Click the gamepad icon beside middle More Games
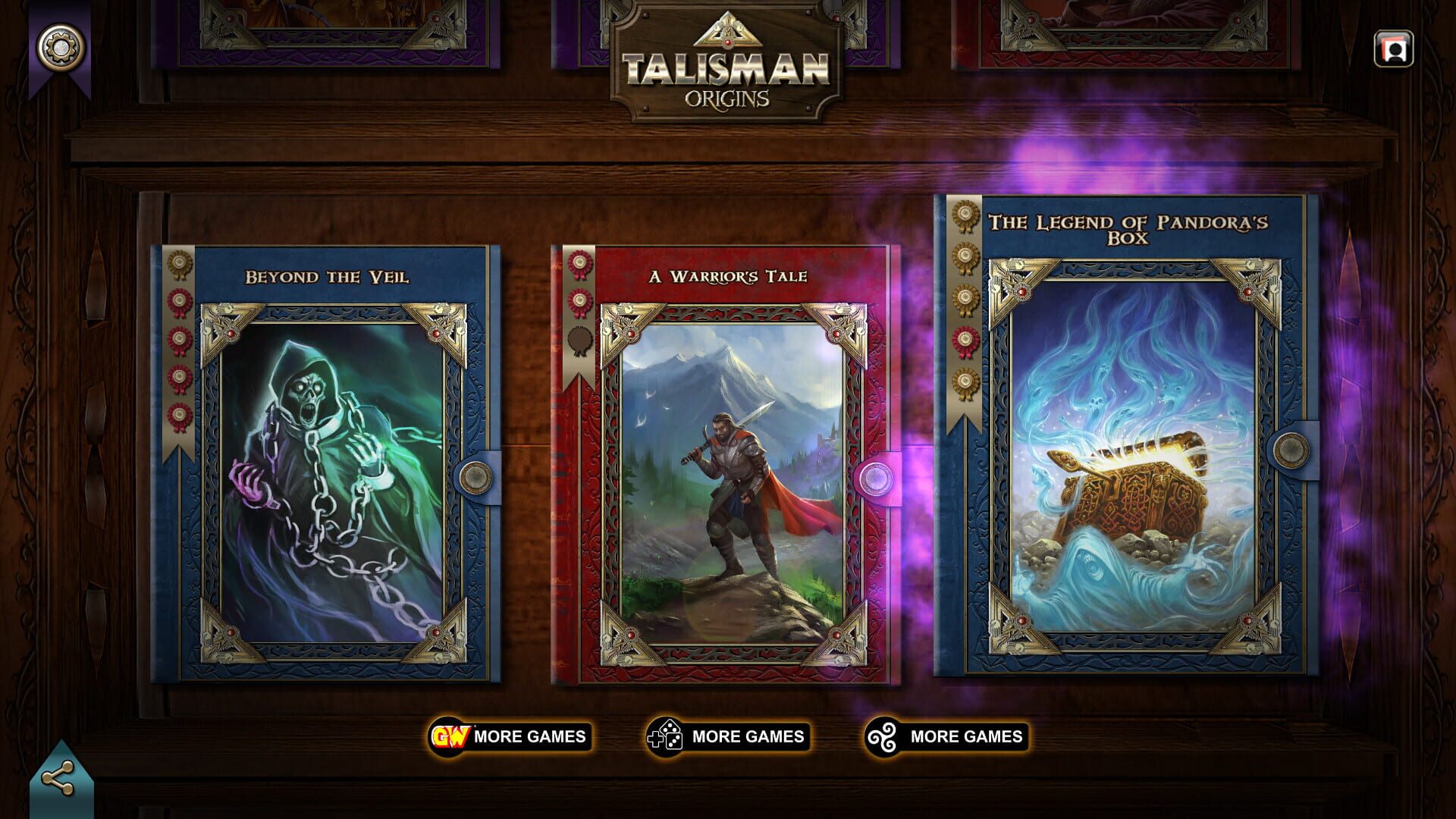 pyautogui.click(x=665, y=735)
